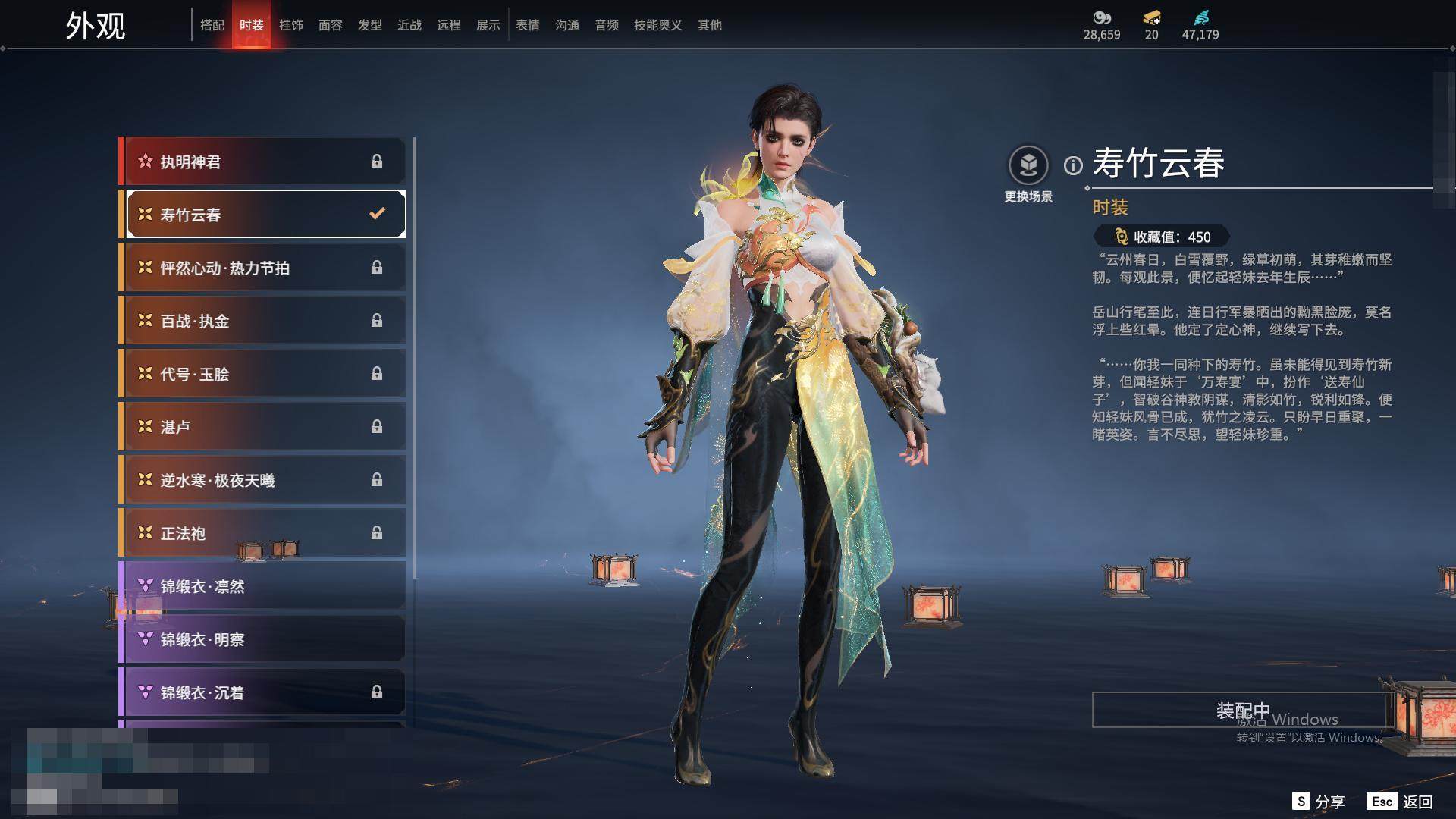
Task: Go to the 表情 tab
Action: [x=527, y=25]
